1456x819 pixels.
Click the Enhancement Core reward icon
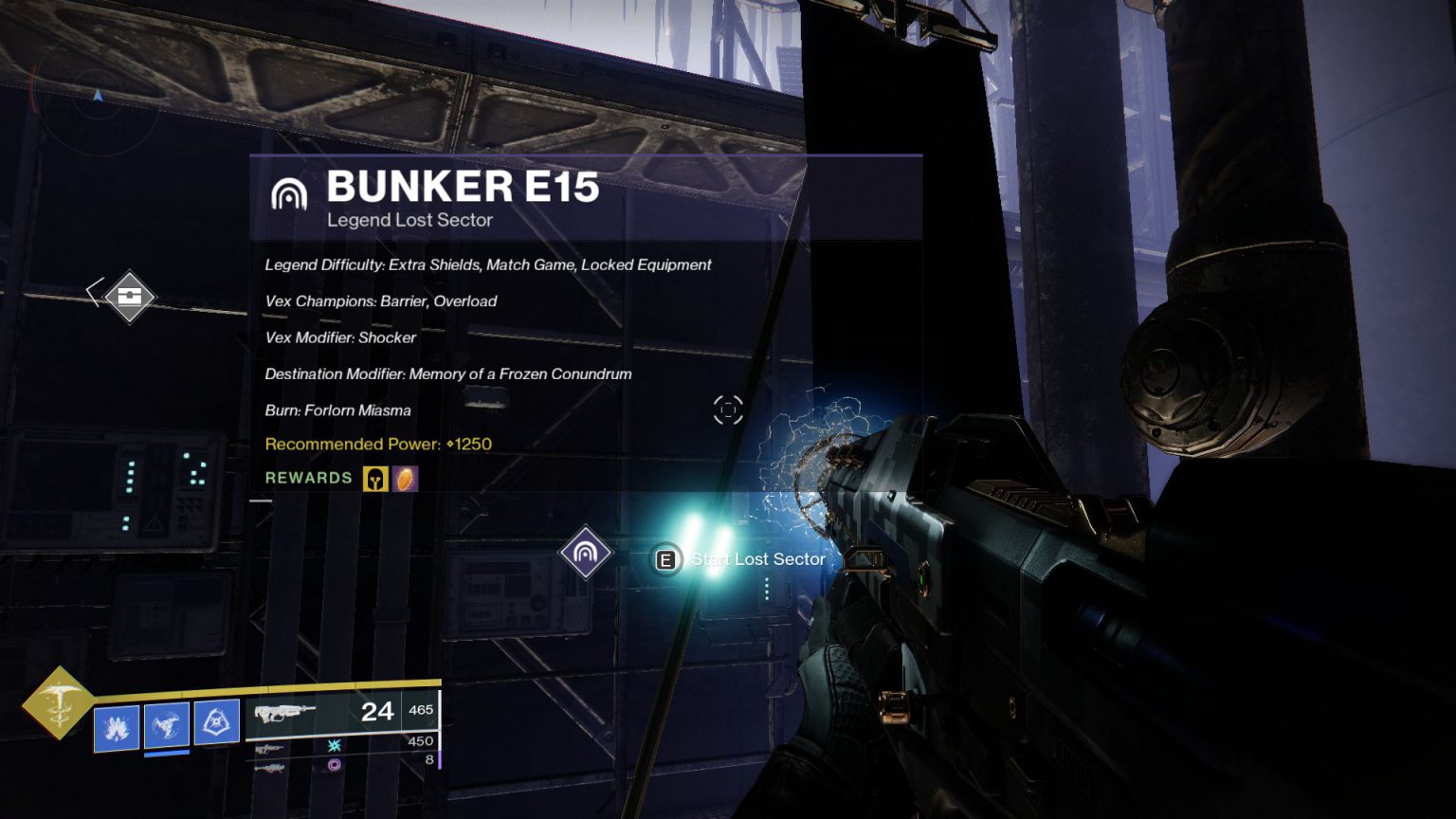tap(408, 479)
